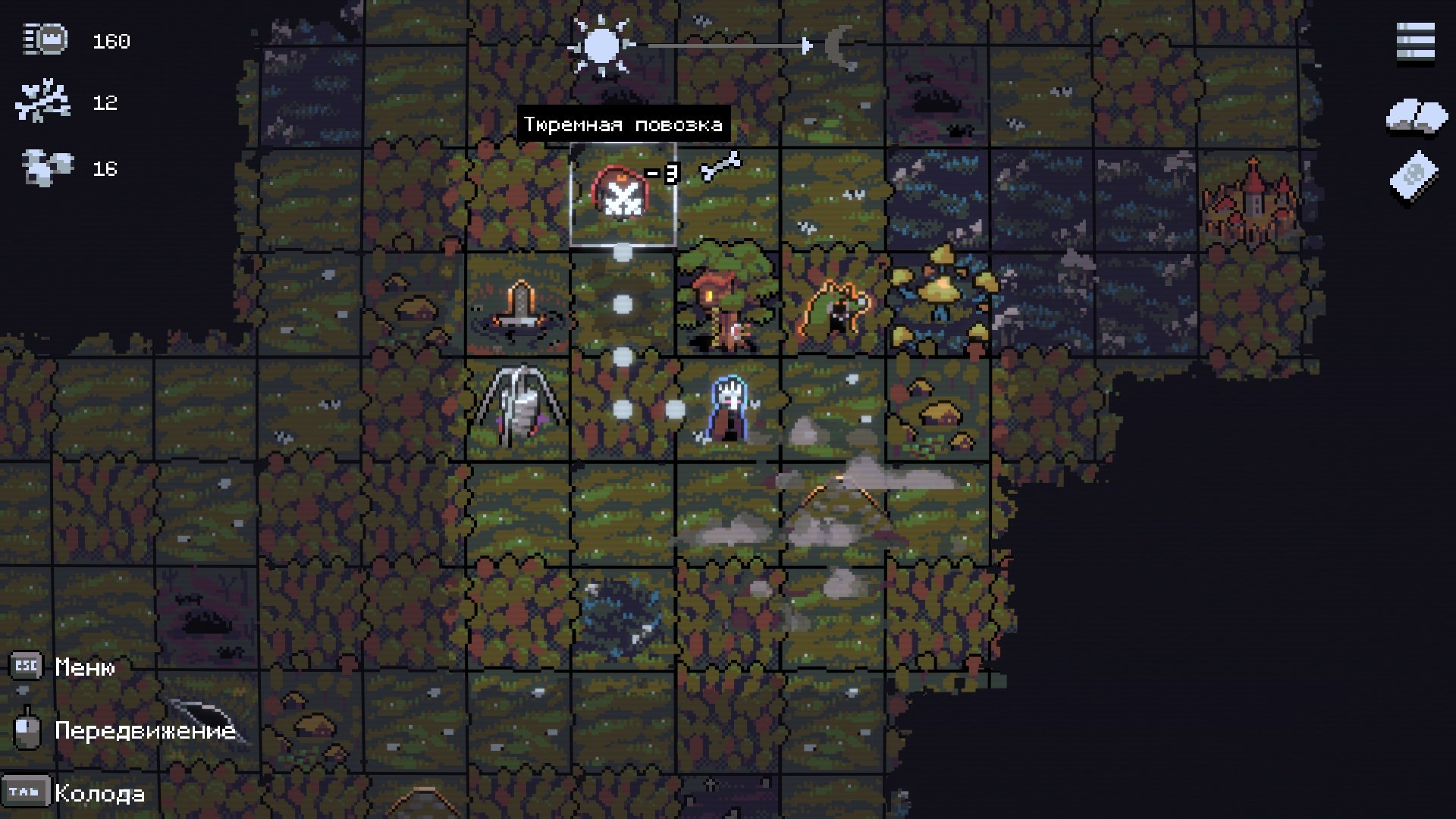Screen dimensions: 1456x819
Task: Open the hamburger menu icon
Action: (x=1415, y=42)
